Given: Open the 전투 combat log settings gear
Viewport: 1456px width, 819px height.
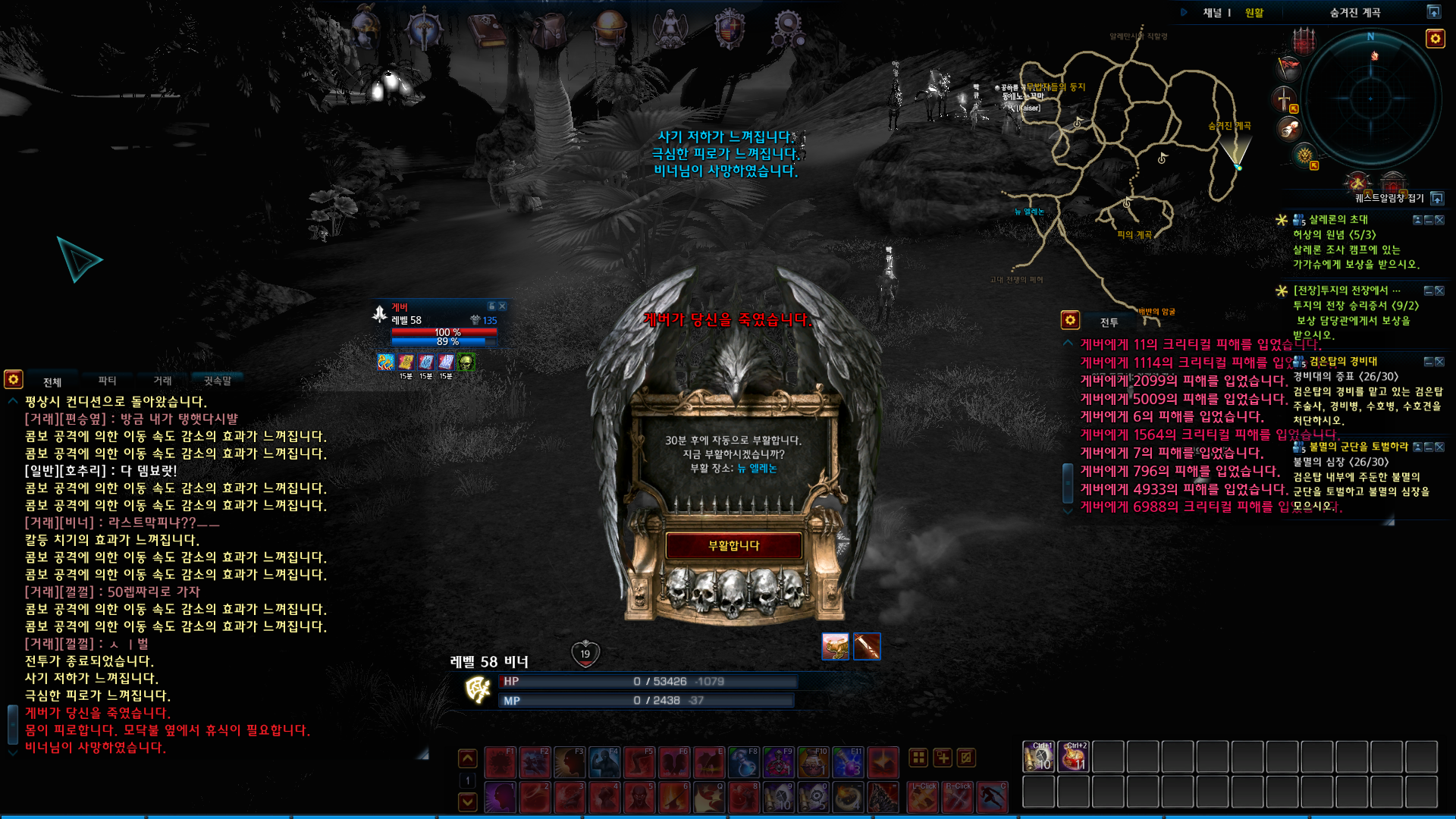Looking at the screenshot, I should [x=1070, y=320].
